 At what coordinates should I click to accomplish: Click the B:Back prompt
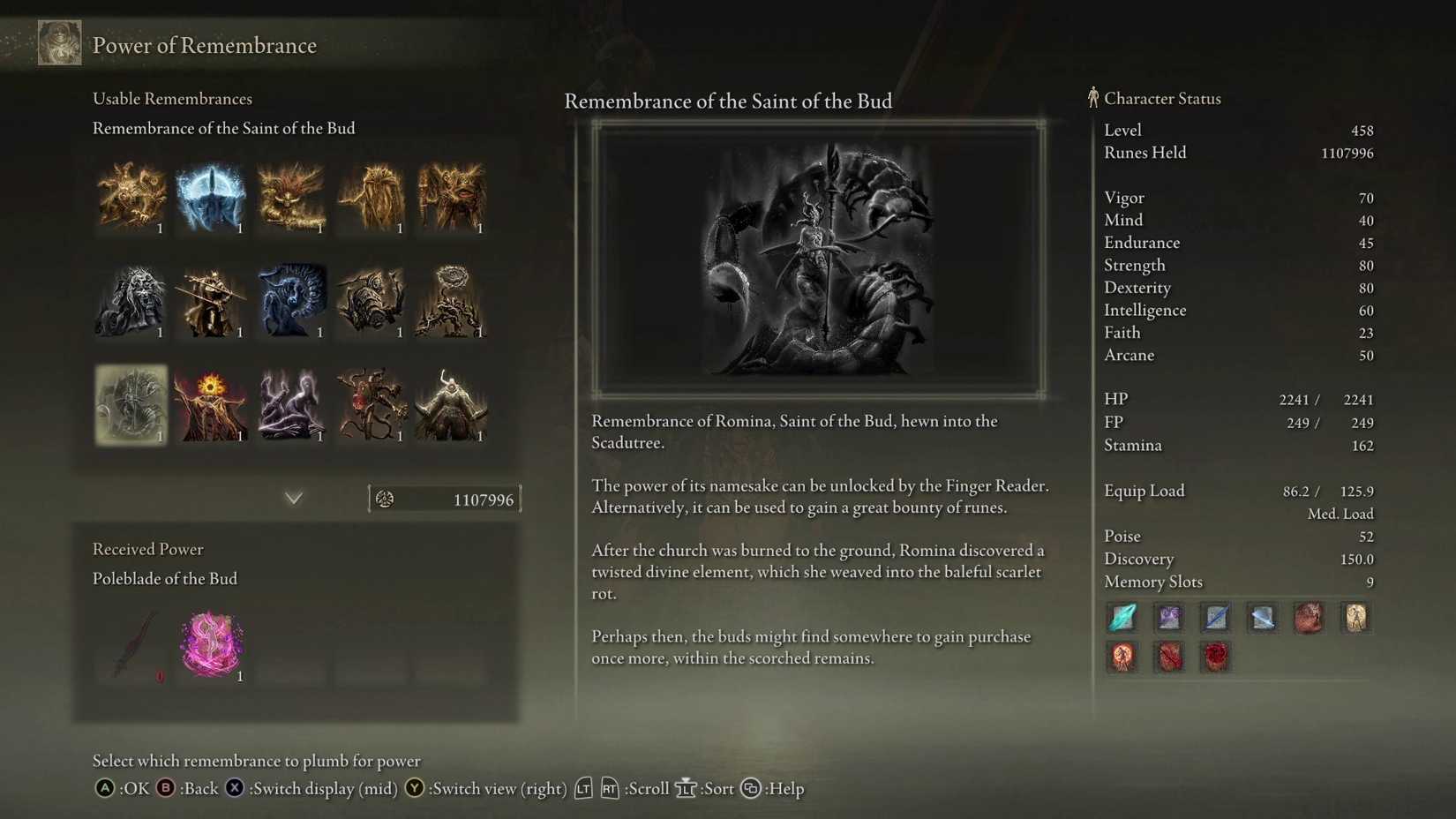[x=191, y=789]
